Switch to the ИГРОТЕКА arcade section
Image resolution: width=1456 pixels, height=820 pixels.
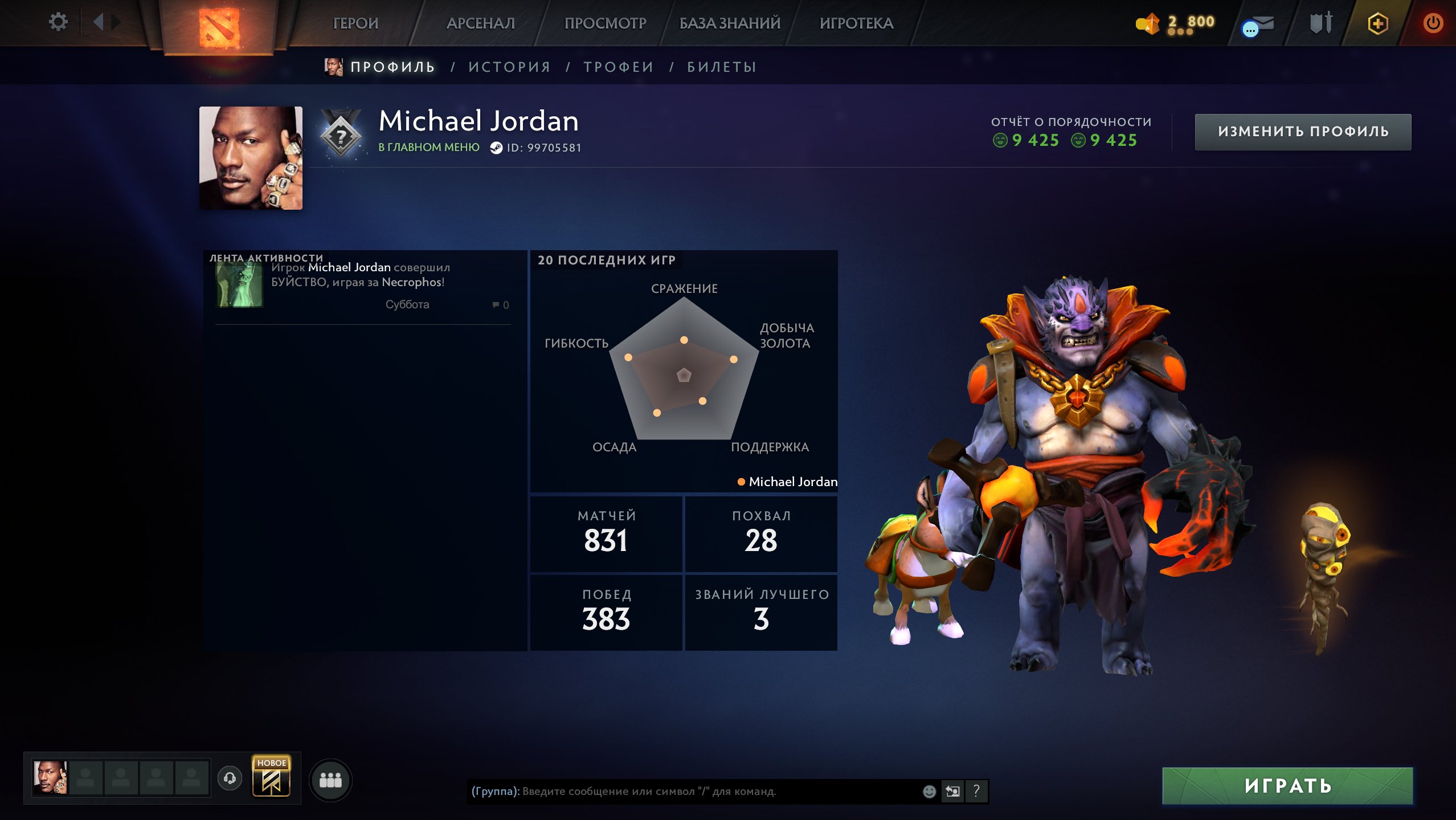click(x=856, y=23)
